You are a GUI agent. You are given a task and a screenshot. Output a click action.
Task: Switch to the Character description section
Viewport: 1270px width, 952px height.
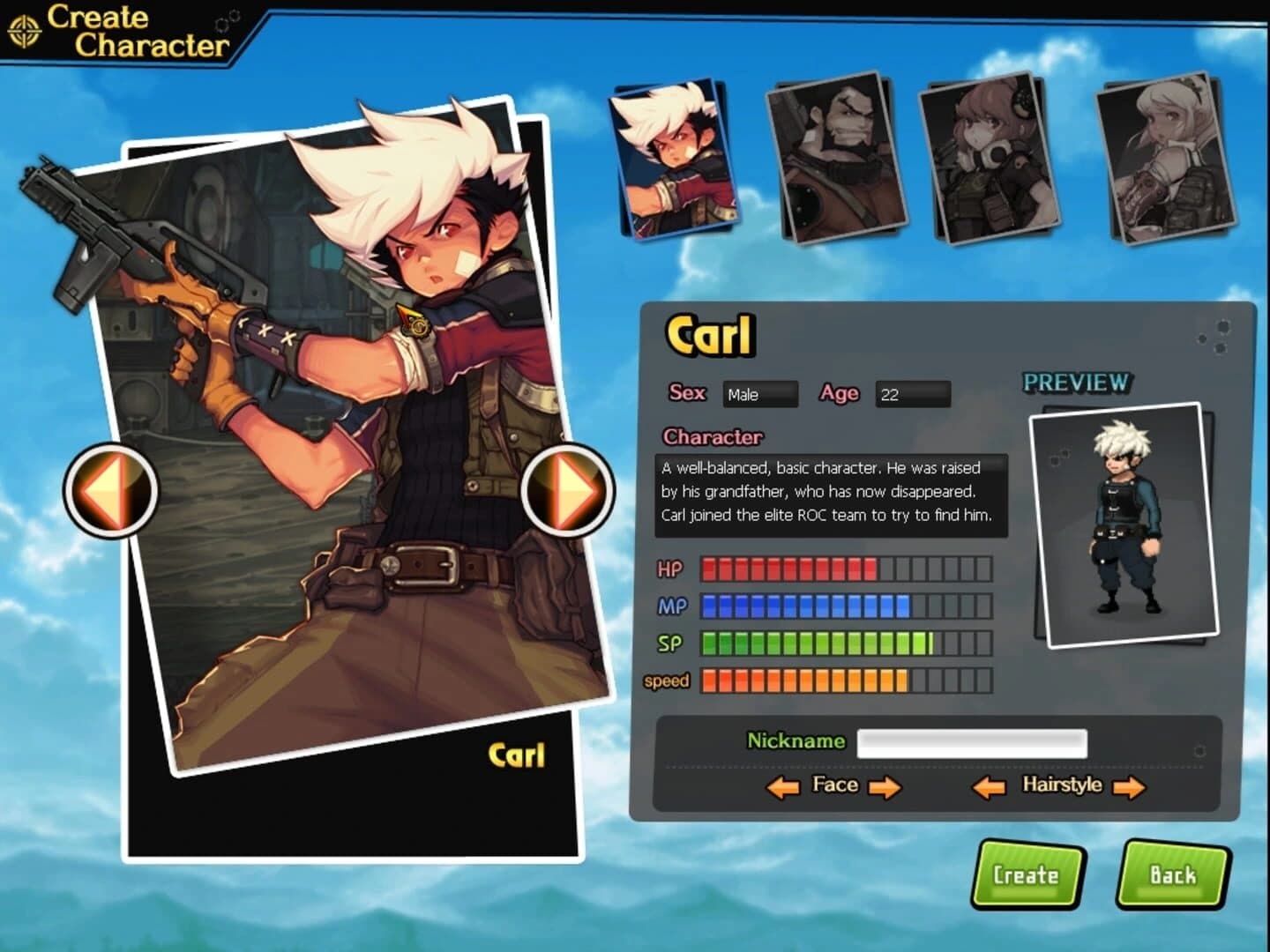pyautogui.click(x=713, y=435)
